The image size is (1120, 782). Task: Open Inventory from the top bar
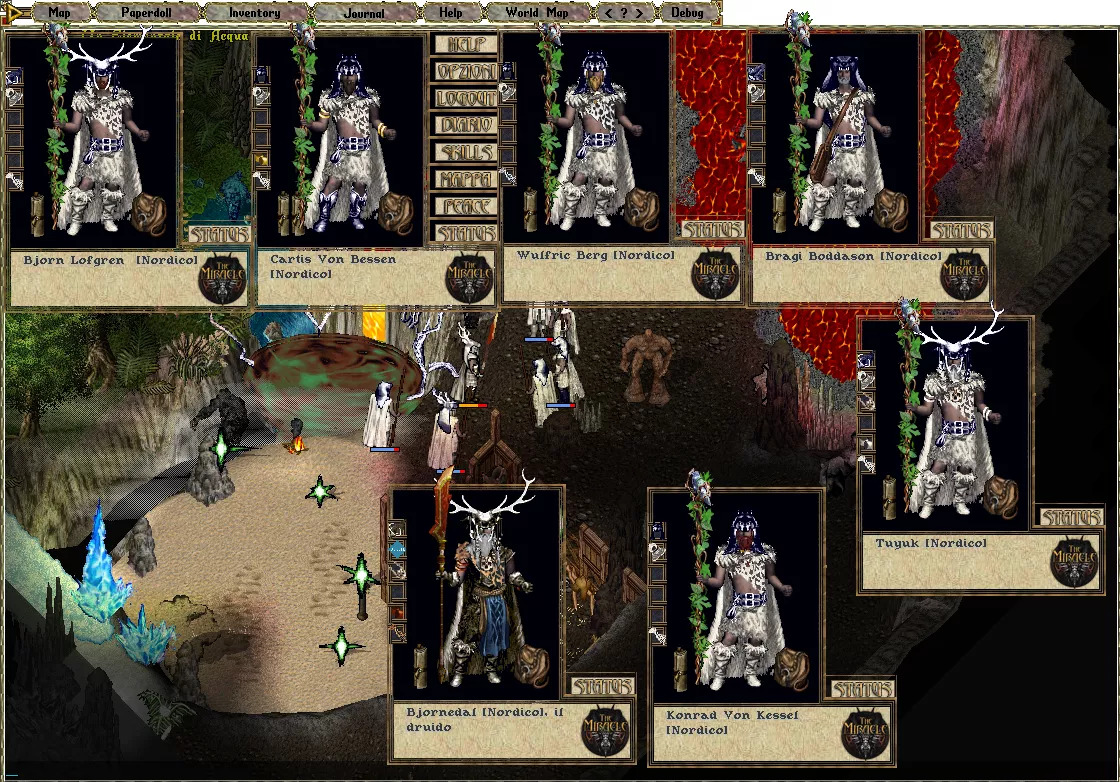tap(255, 13)
